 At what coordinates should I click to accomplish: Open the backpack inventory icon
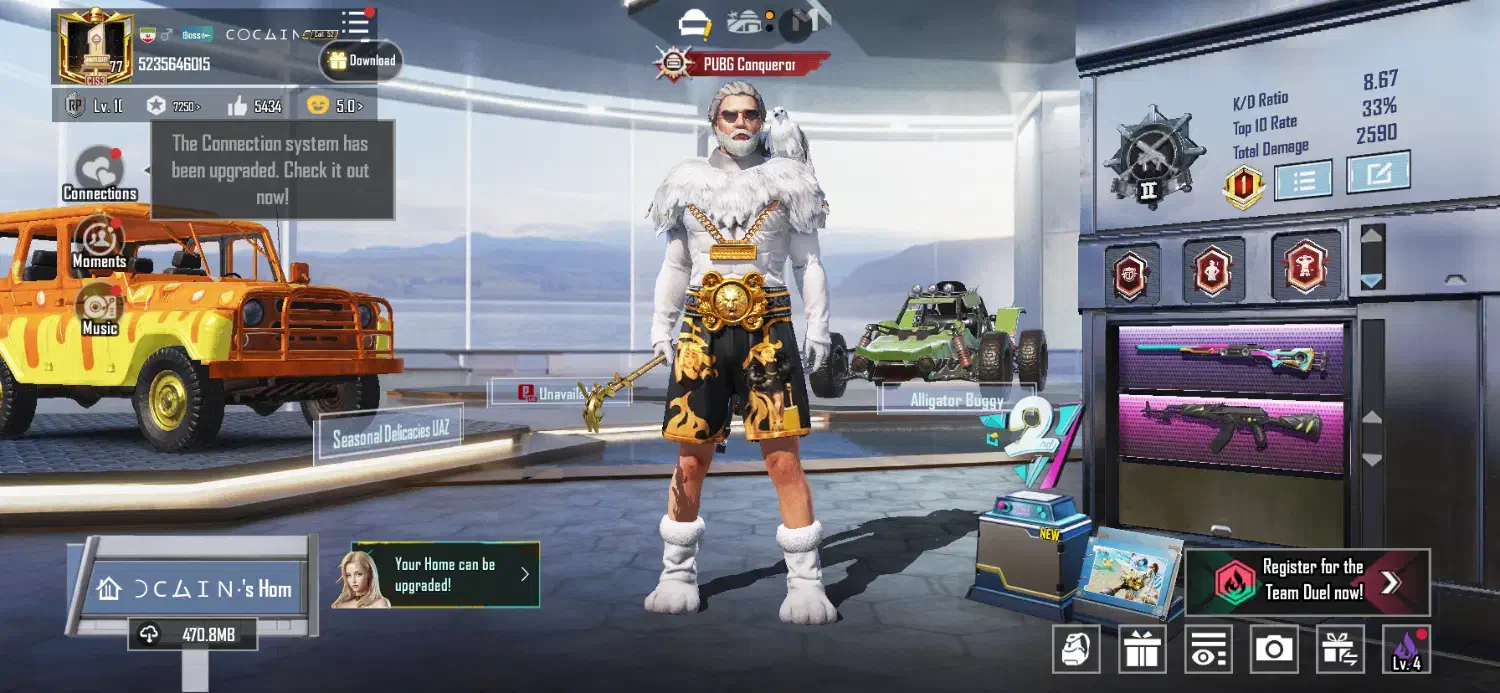(1076, 650)
